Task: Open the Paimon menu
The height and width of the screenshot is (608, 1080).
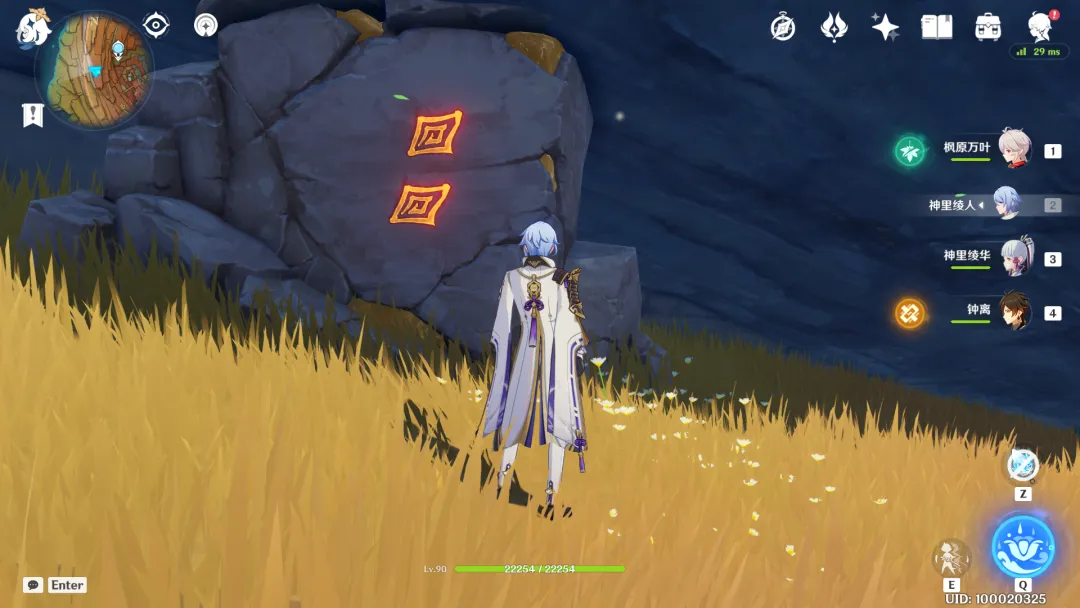Action: click(x=33, y=29)
